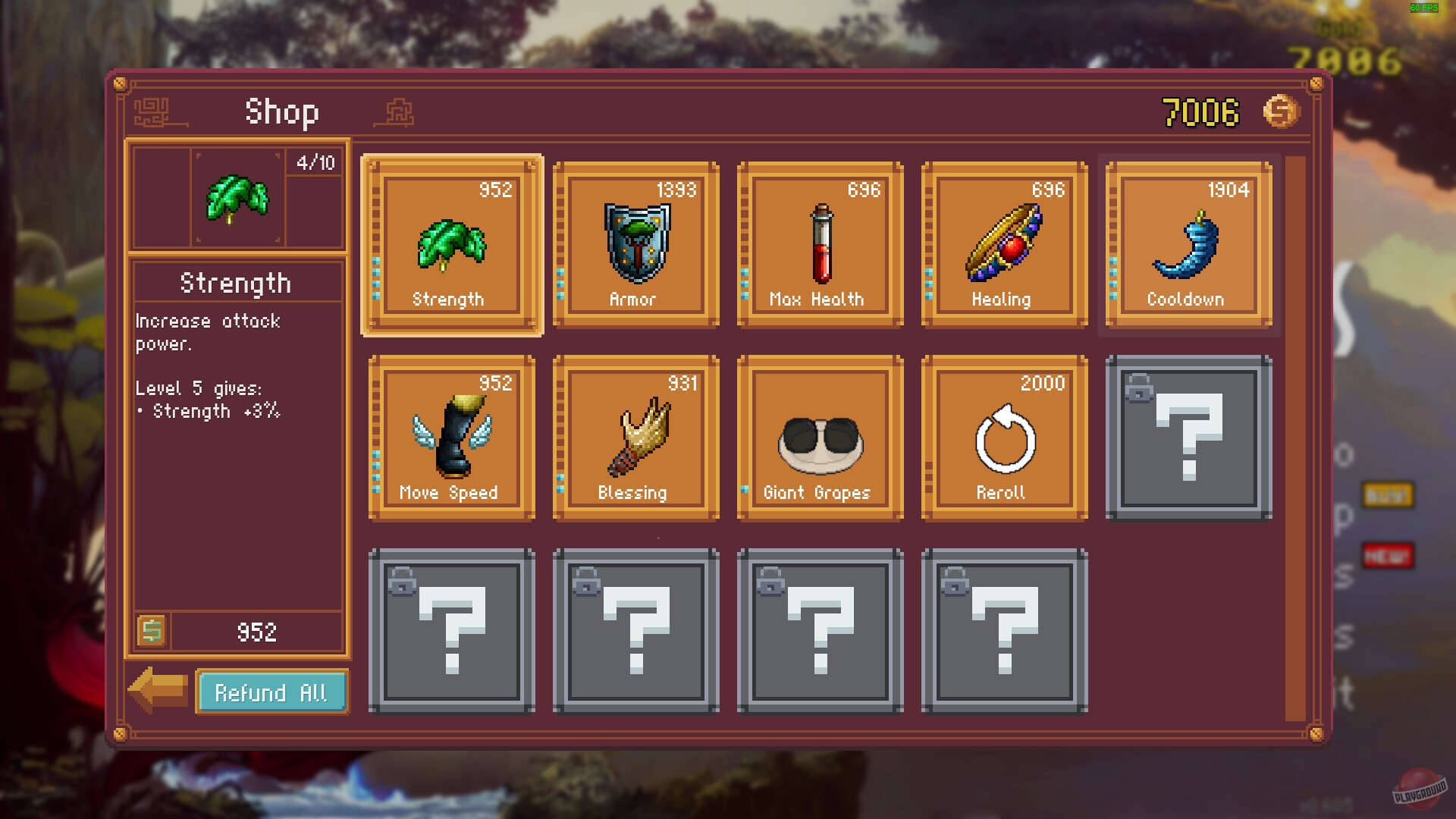Unlock the grey slot next to Reroll
The height and width of the screenshot is (819, 1456).
pos(1187,440)
